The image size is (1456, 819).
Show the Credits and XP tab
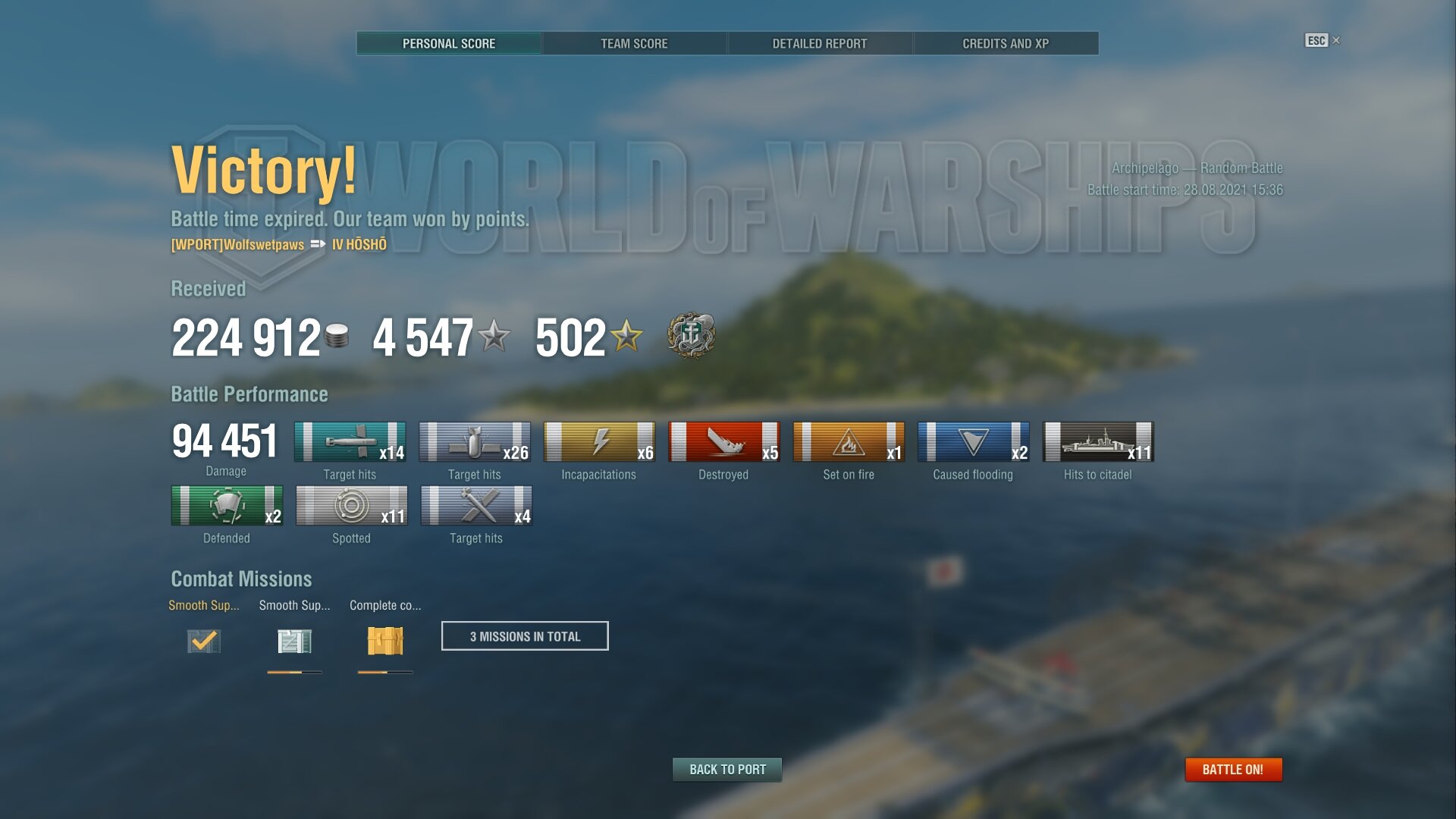click(1006, 43)
